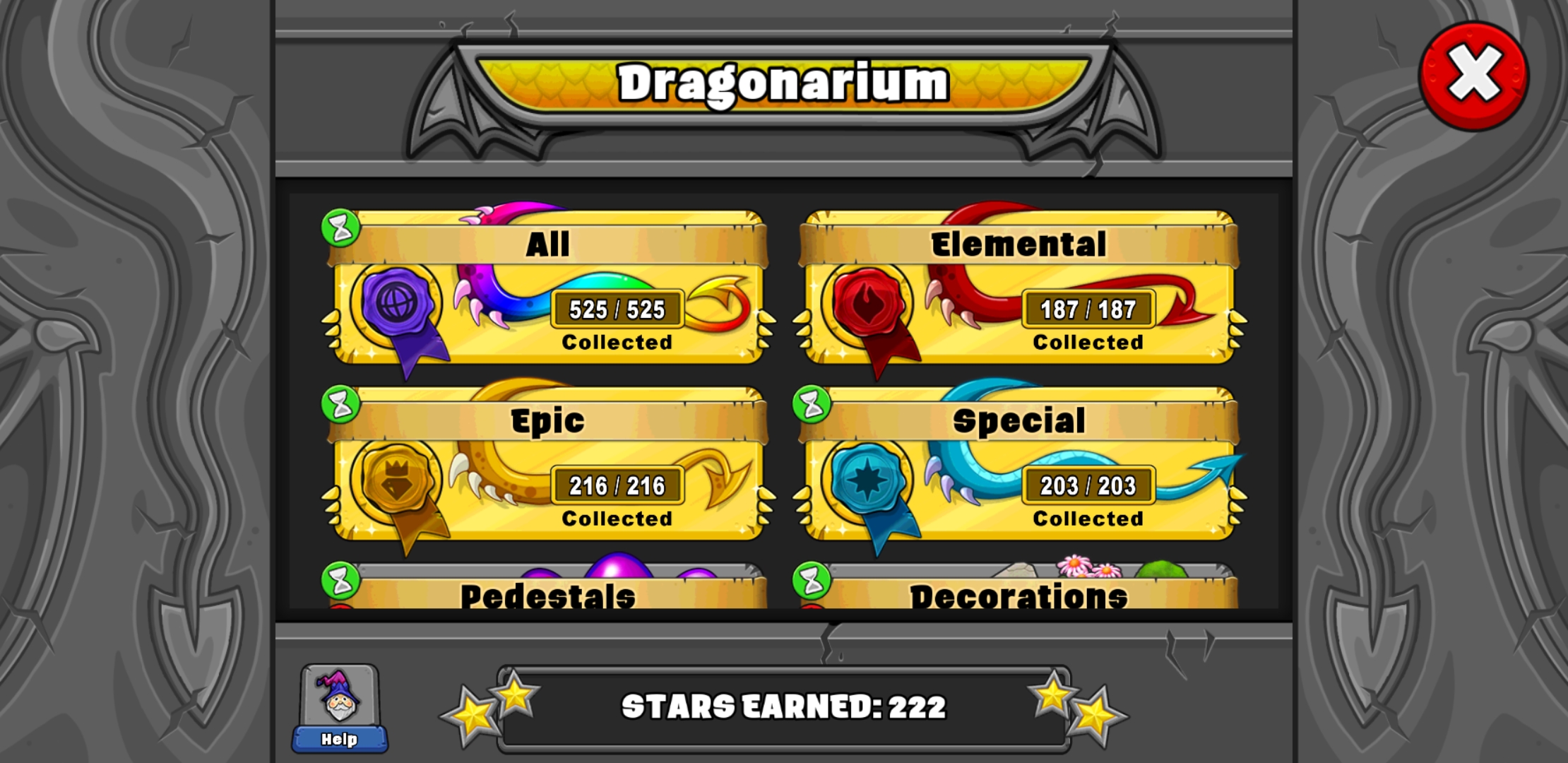View the Decorations category
1568x763 pixels.
point(1021,597)
